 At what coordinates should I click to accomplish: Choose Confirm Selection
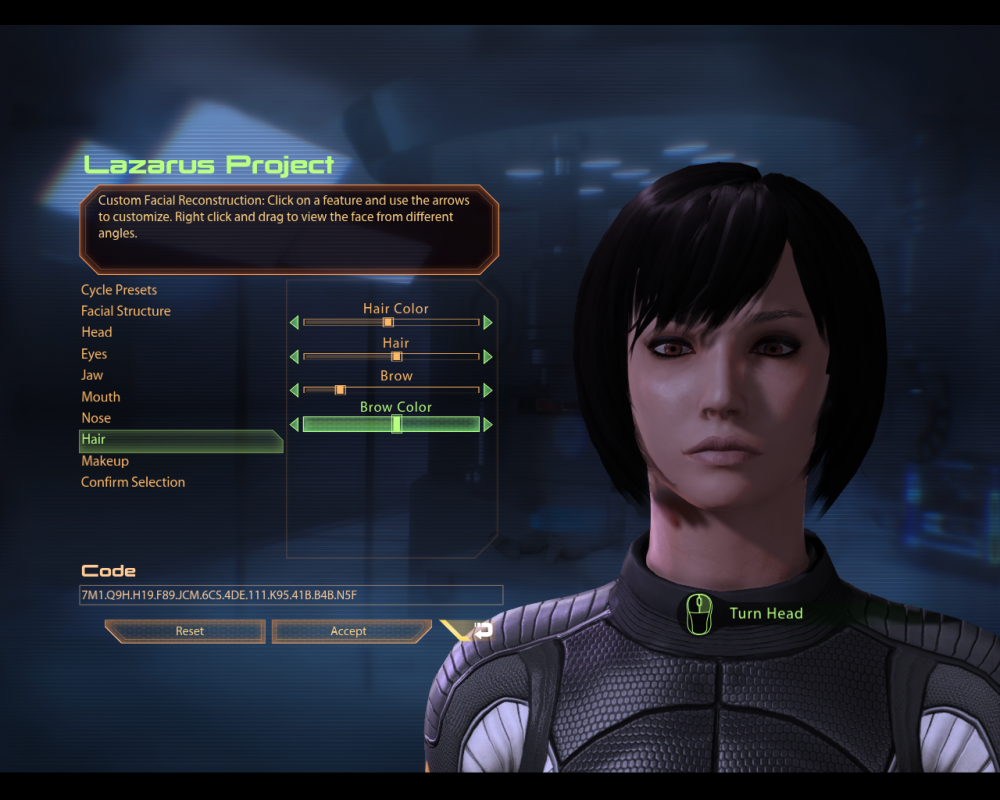pyautogui.click(x=133, y=482)
